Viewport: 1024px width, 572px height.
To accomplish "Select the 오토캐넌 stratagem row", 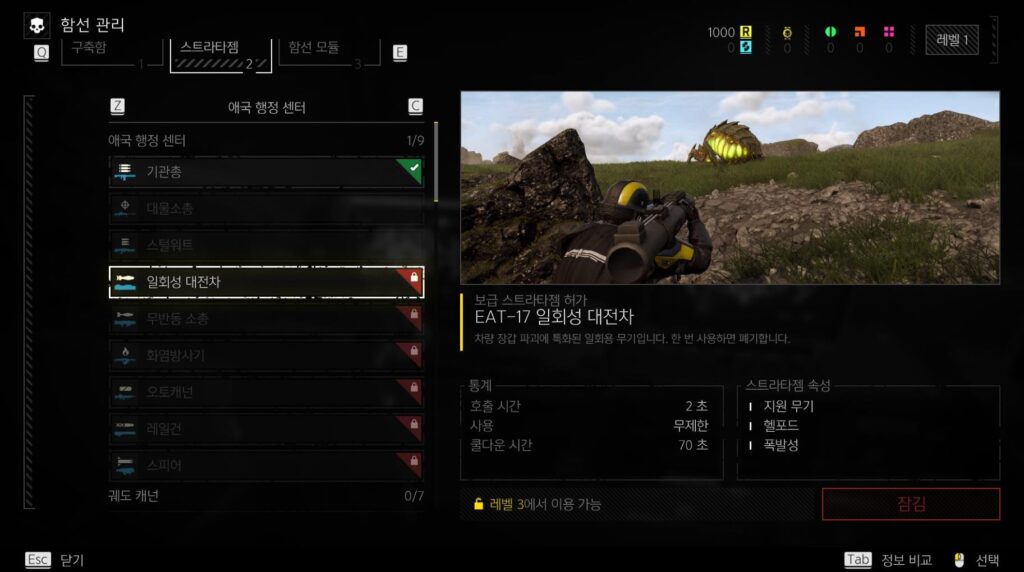I will click(x=265, y=392).
